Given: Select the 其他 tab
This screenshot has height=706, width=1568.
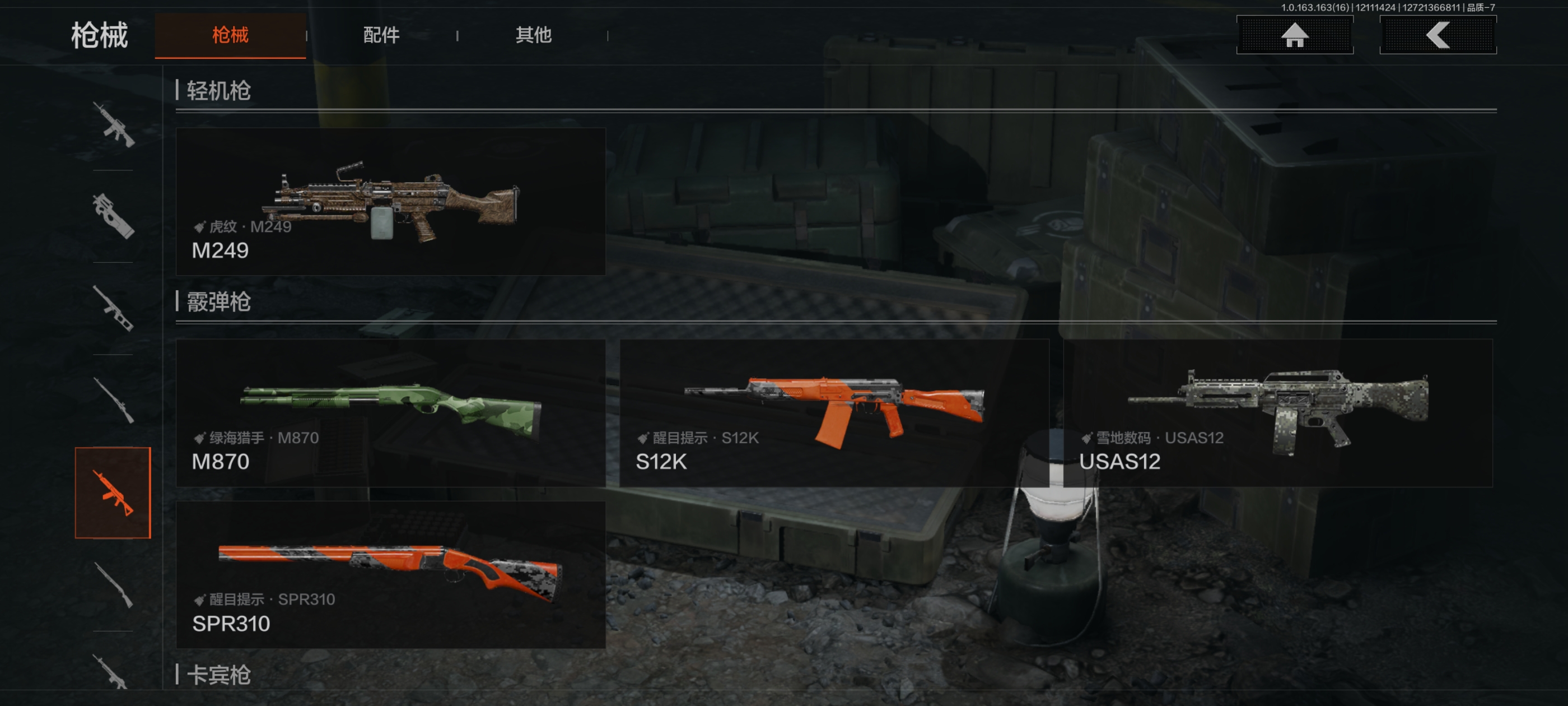Looking at the screenshot, I should click(x=533, y=35).
